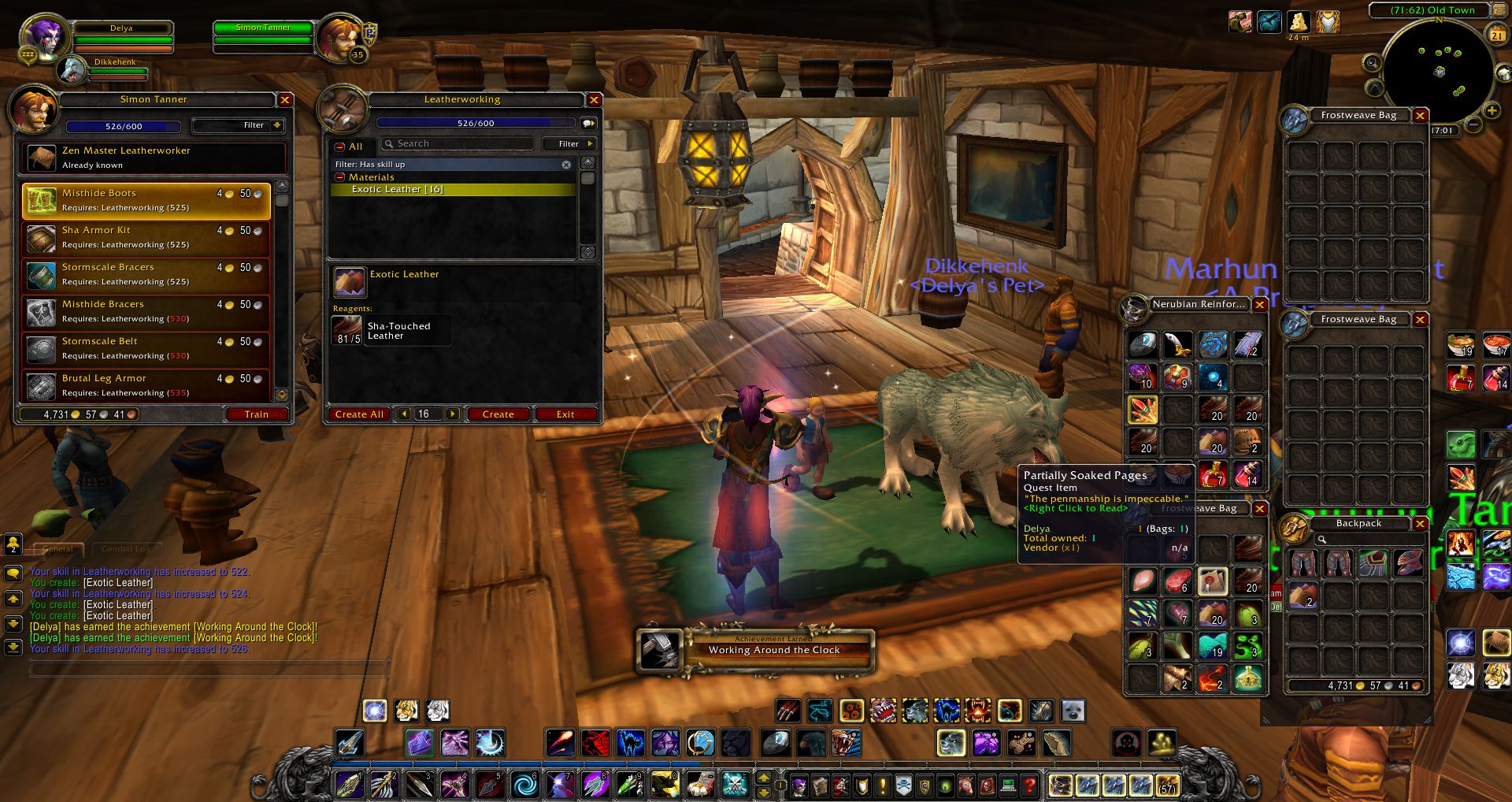Select the Sha Armor Kit recipe

[146, 237]
